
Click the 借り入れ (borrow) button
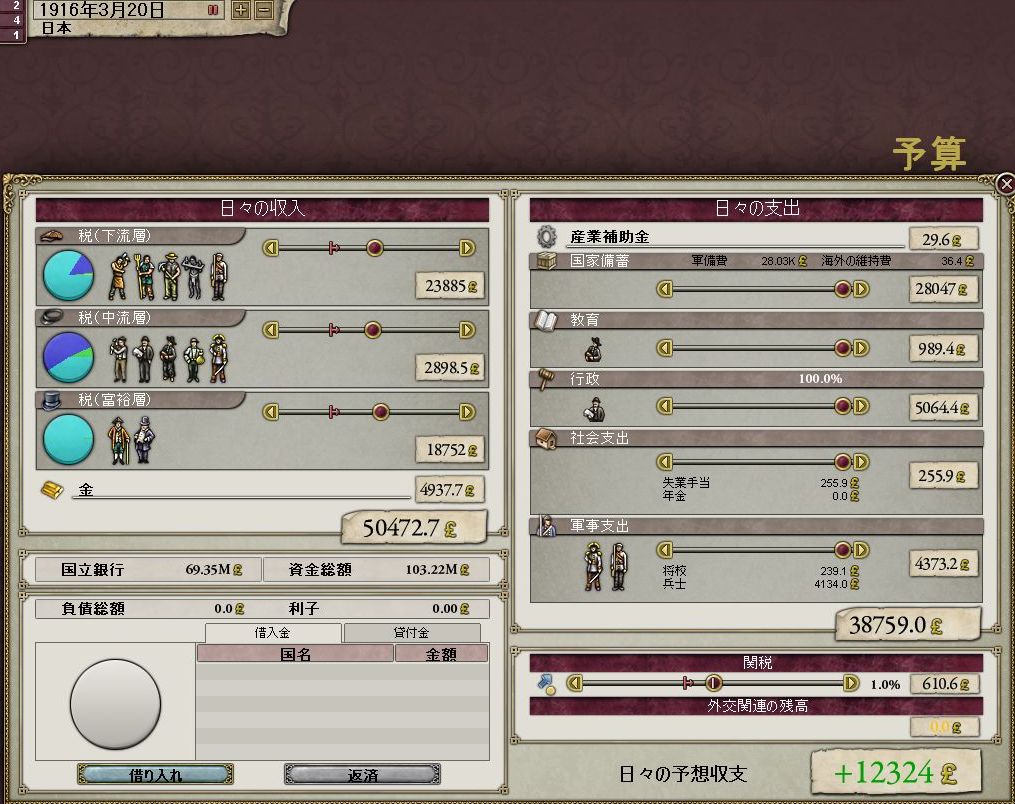pyautogui.click(x=155, y=774)
